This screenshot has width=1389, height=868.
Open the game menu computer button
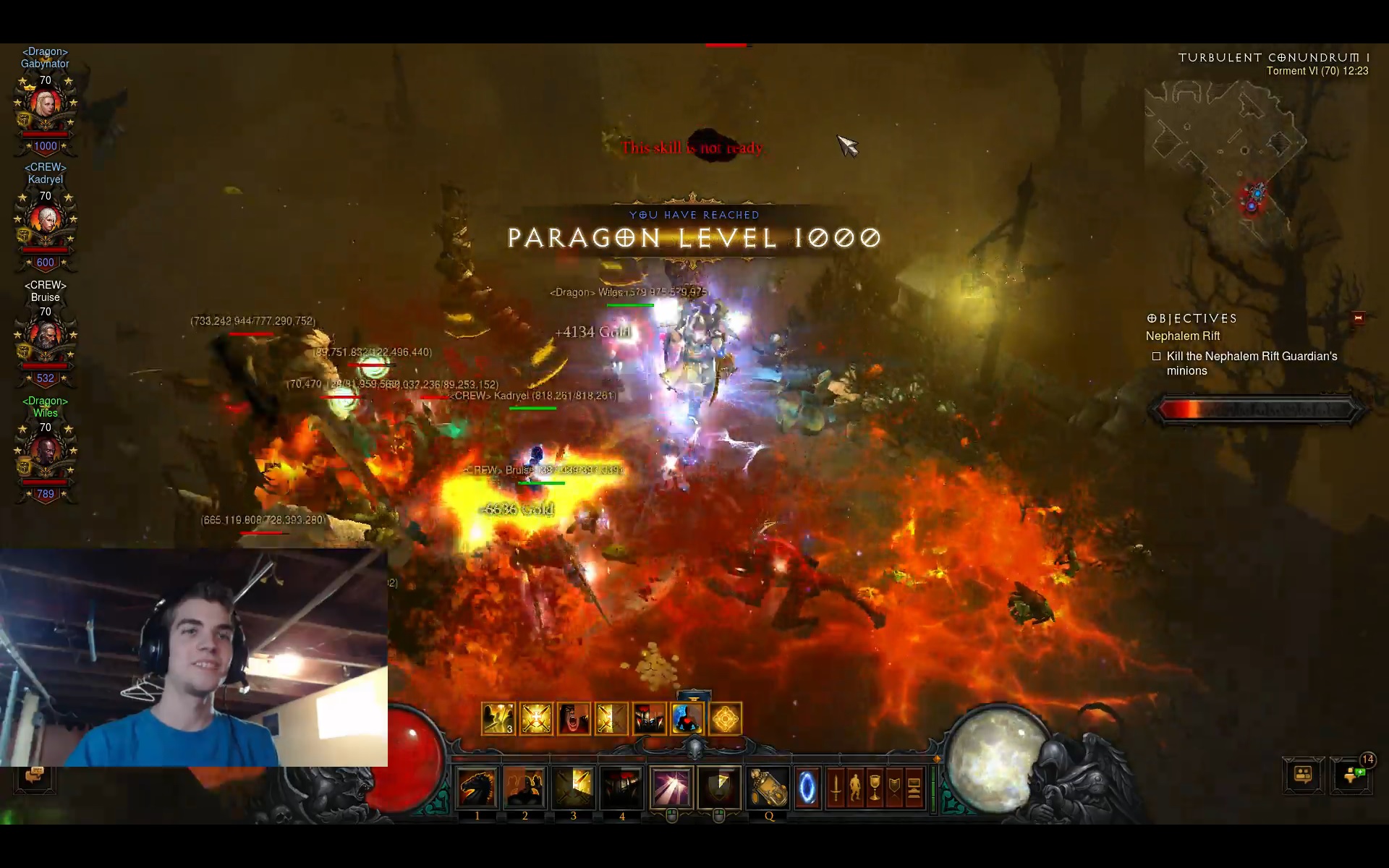914,788
